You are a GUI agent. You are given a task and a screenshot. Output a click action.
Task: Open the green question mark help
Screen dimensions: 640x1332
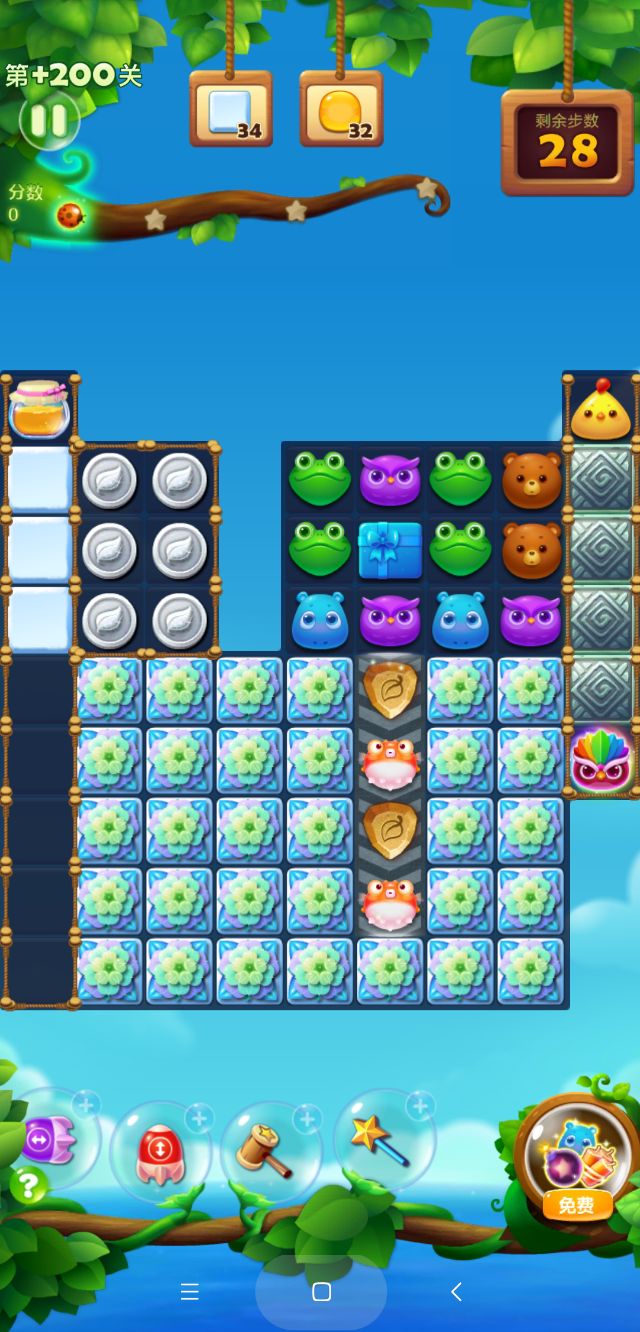(28, 1186)
